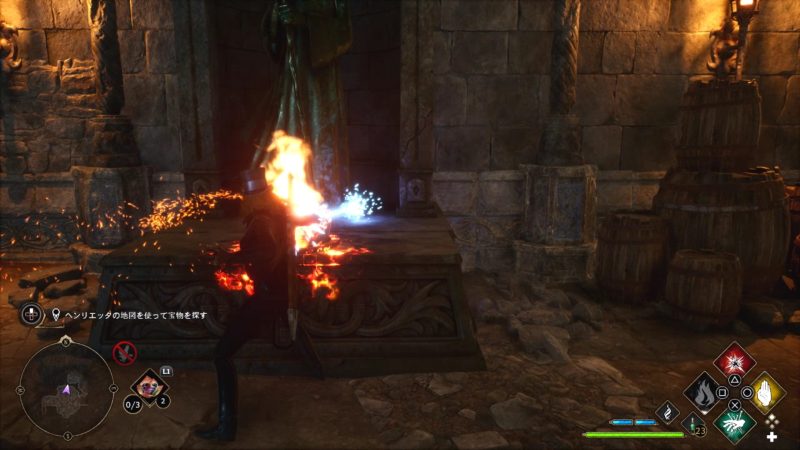800x450 pixels.
Task: Activate the flame spell slot
Action: pyautogui.click(x=705, y=391)
